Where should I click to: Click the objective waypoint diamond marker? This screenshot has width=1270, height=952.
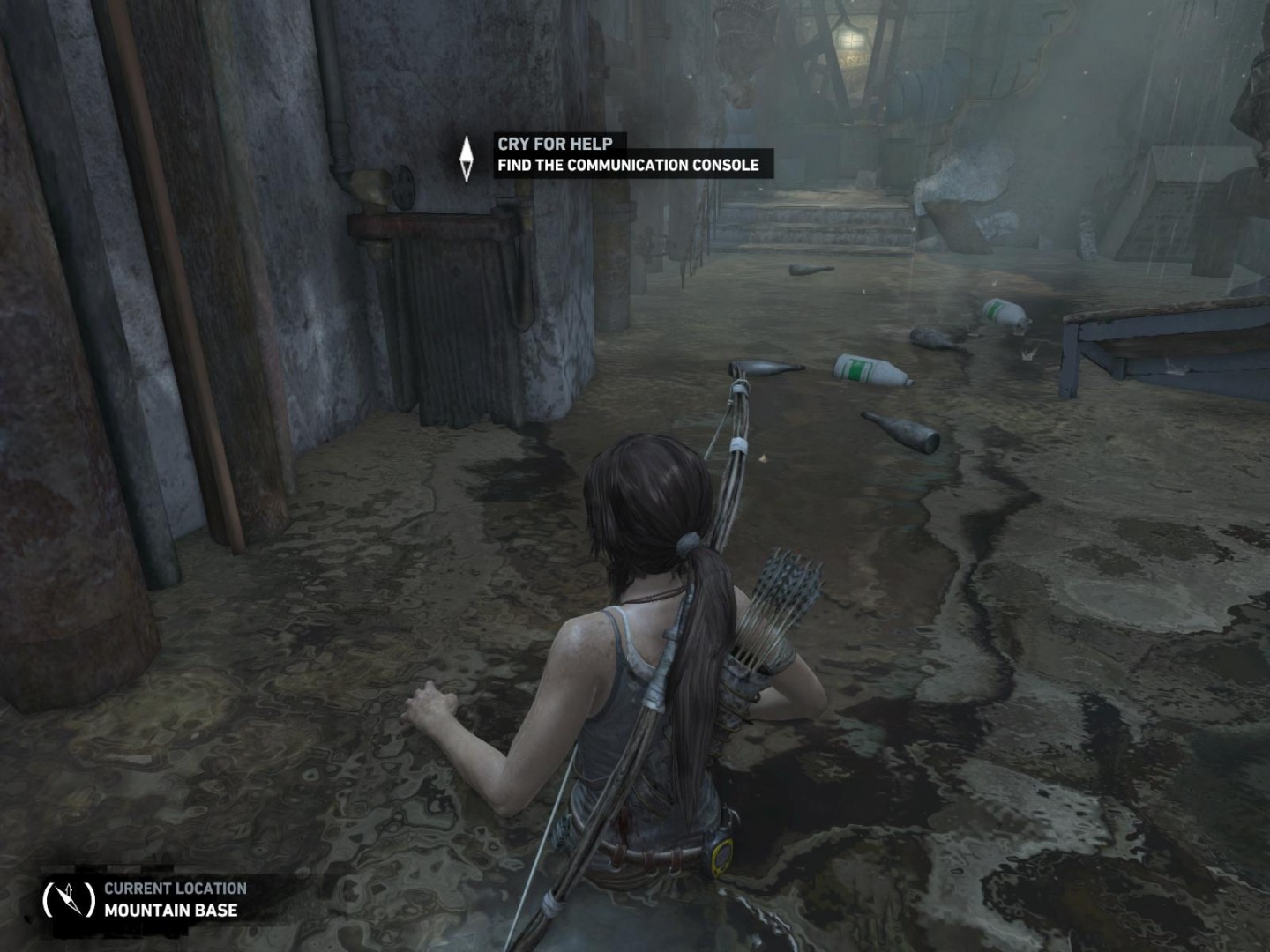467,159
